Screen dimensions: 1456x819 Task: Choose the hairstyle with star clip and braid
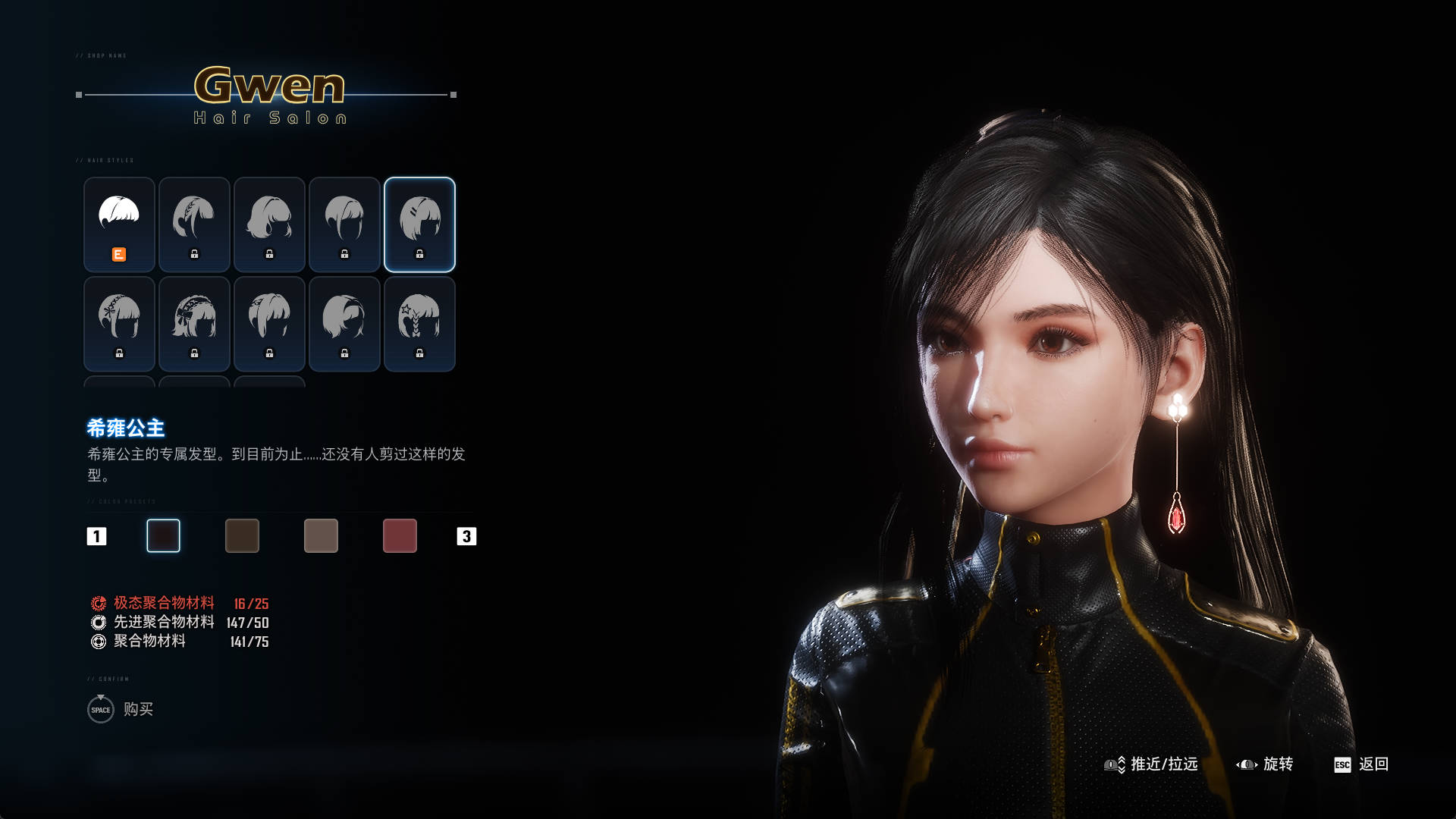(419, 324)
